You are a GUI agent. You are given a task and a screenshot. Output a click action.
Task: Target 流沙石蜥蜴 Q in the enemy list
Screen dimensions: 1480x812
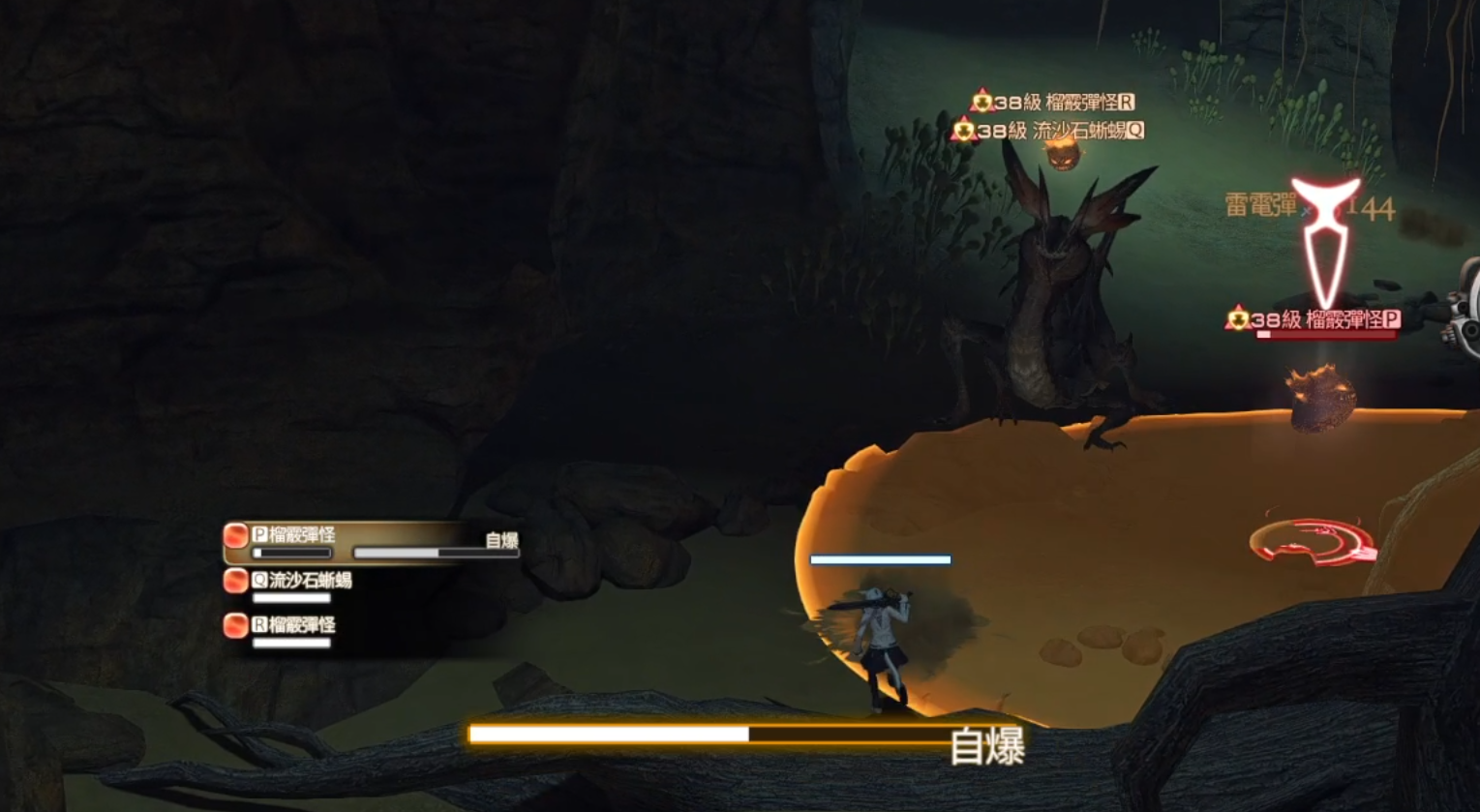(301, 581)
